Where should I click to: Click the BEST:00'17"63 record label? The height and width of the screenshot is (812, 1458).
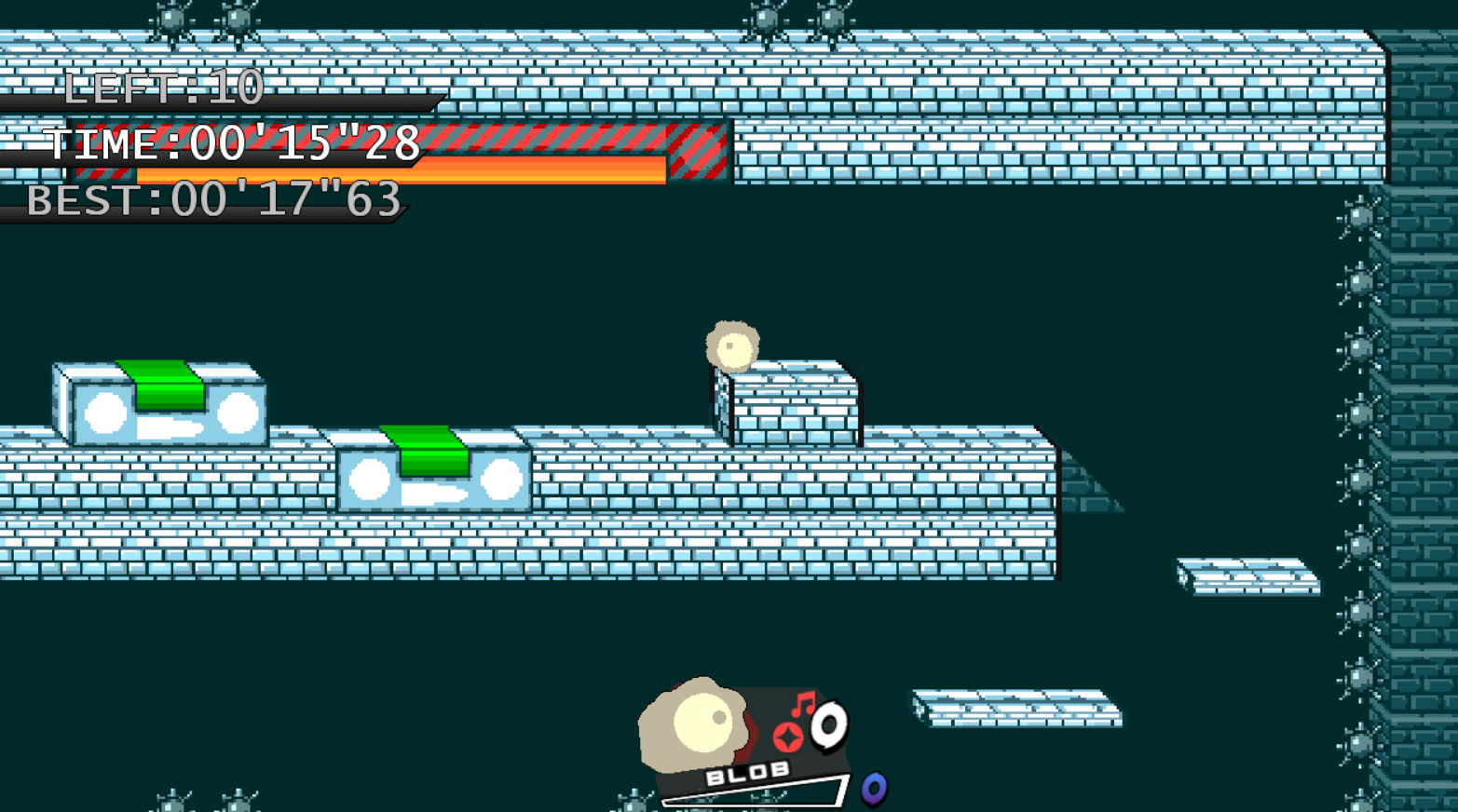(212, 197)
